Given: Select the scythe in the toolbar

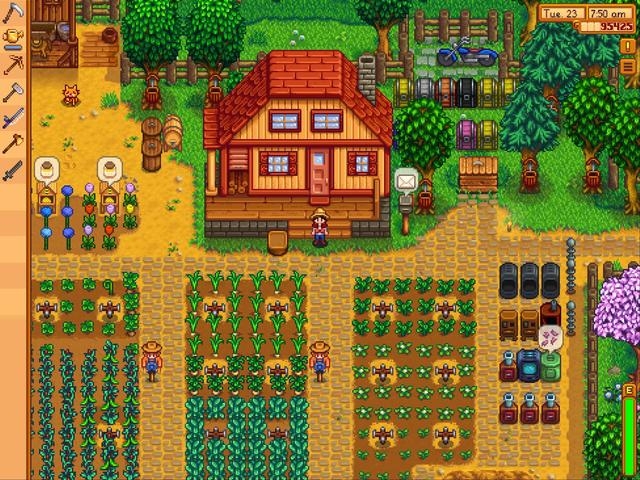Looking at the screenshot, I should click(13, 13).
